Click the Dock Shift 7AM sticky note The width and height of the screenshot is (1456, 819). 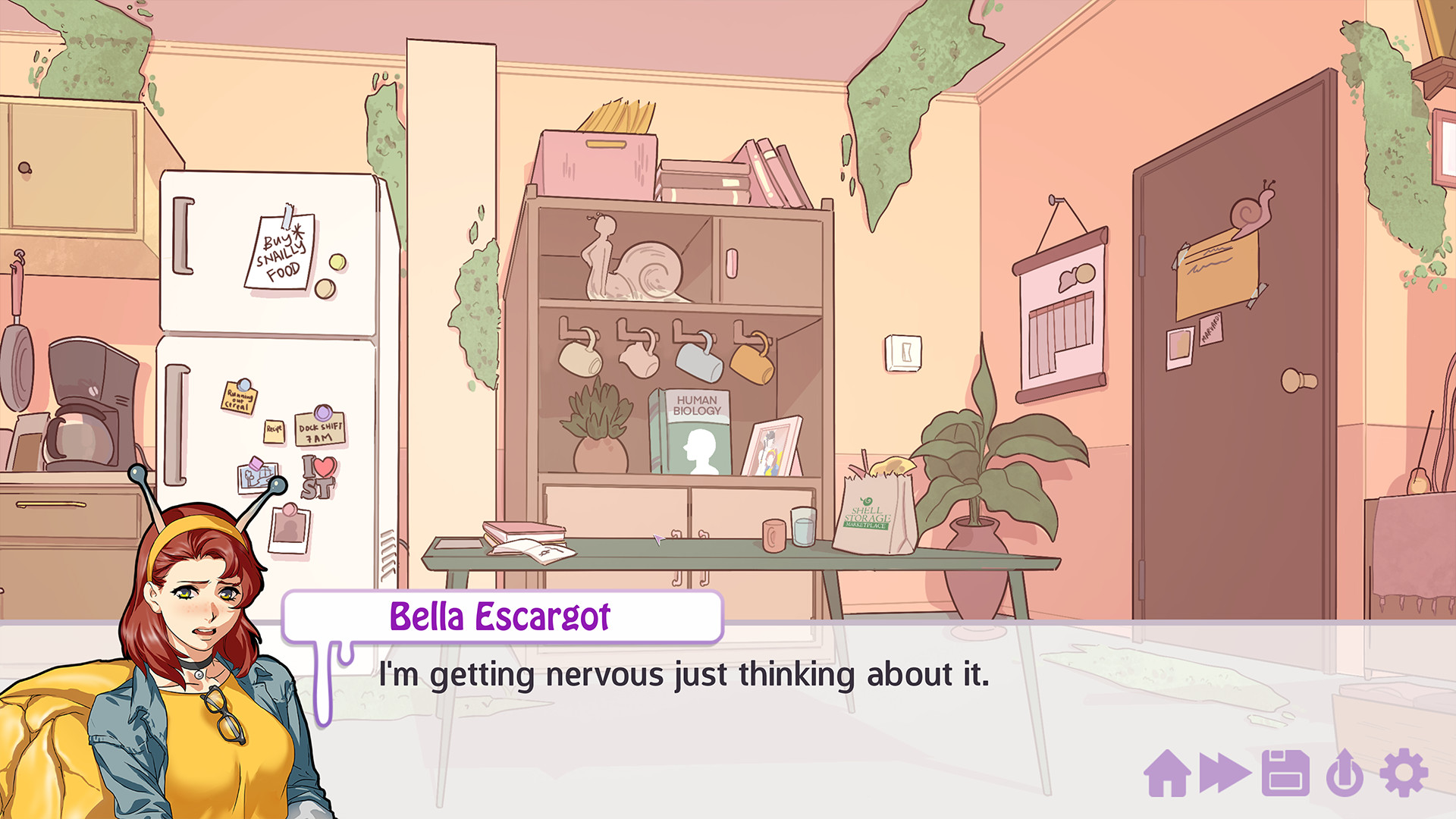click(318, 428)
